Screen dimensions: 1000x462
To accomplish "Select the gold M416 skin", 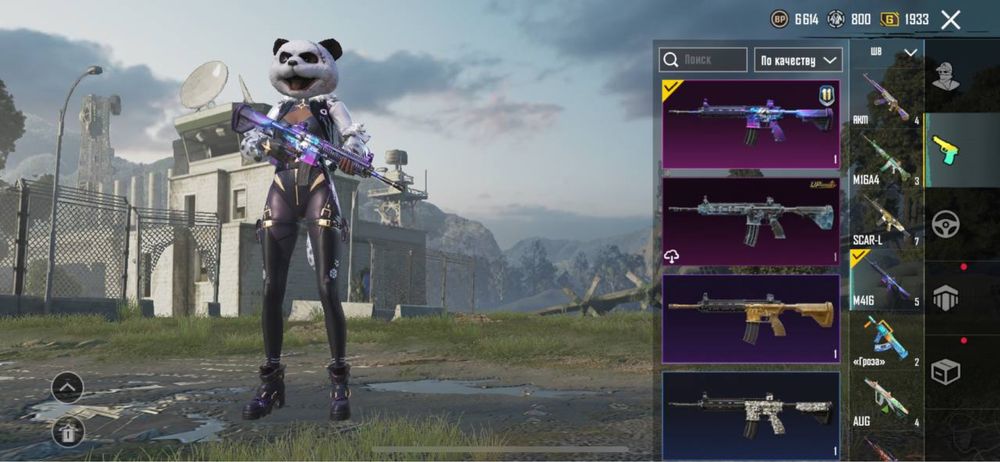I will (750, 318).
